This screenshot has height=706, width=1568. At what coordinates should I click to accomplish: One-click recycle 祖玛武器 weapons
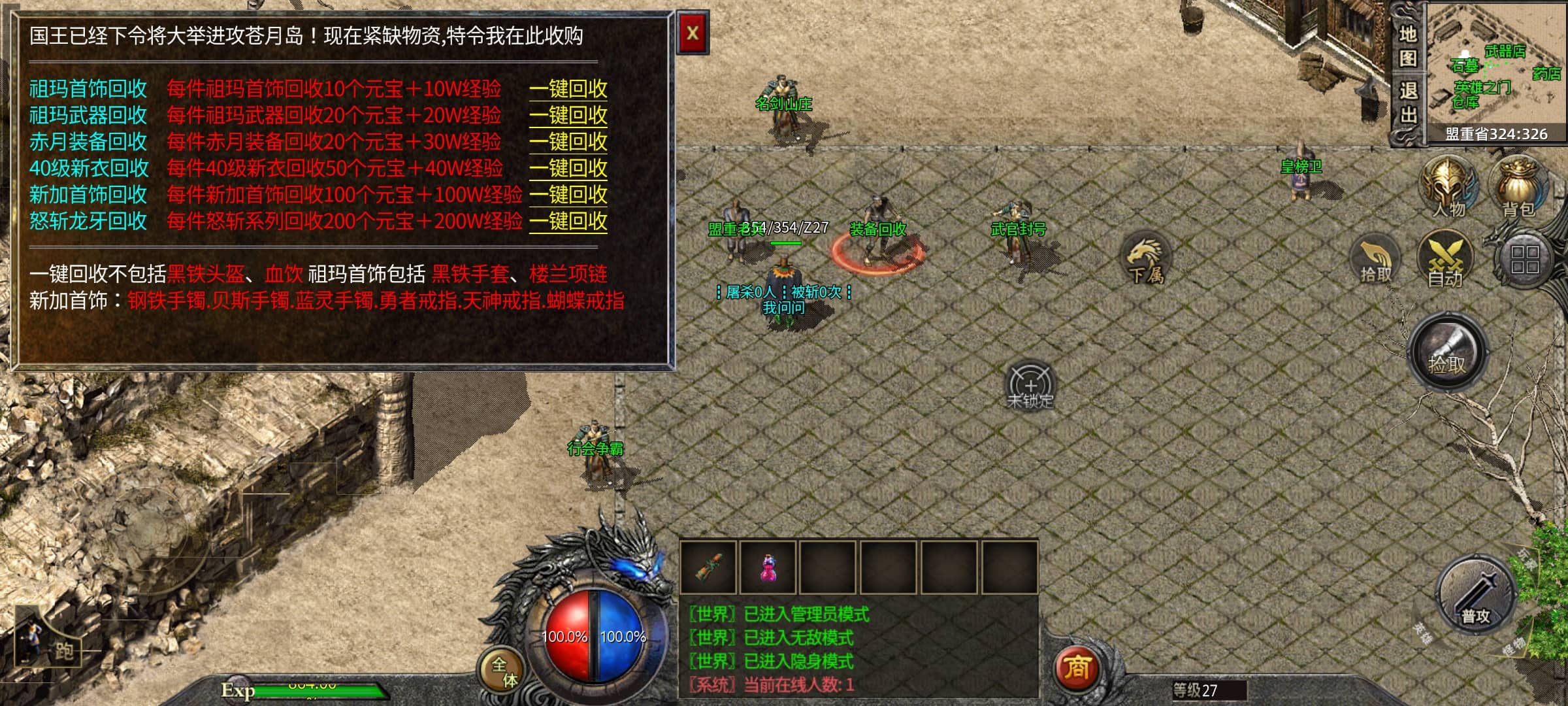pos(568,116)
